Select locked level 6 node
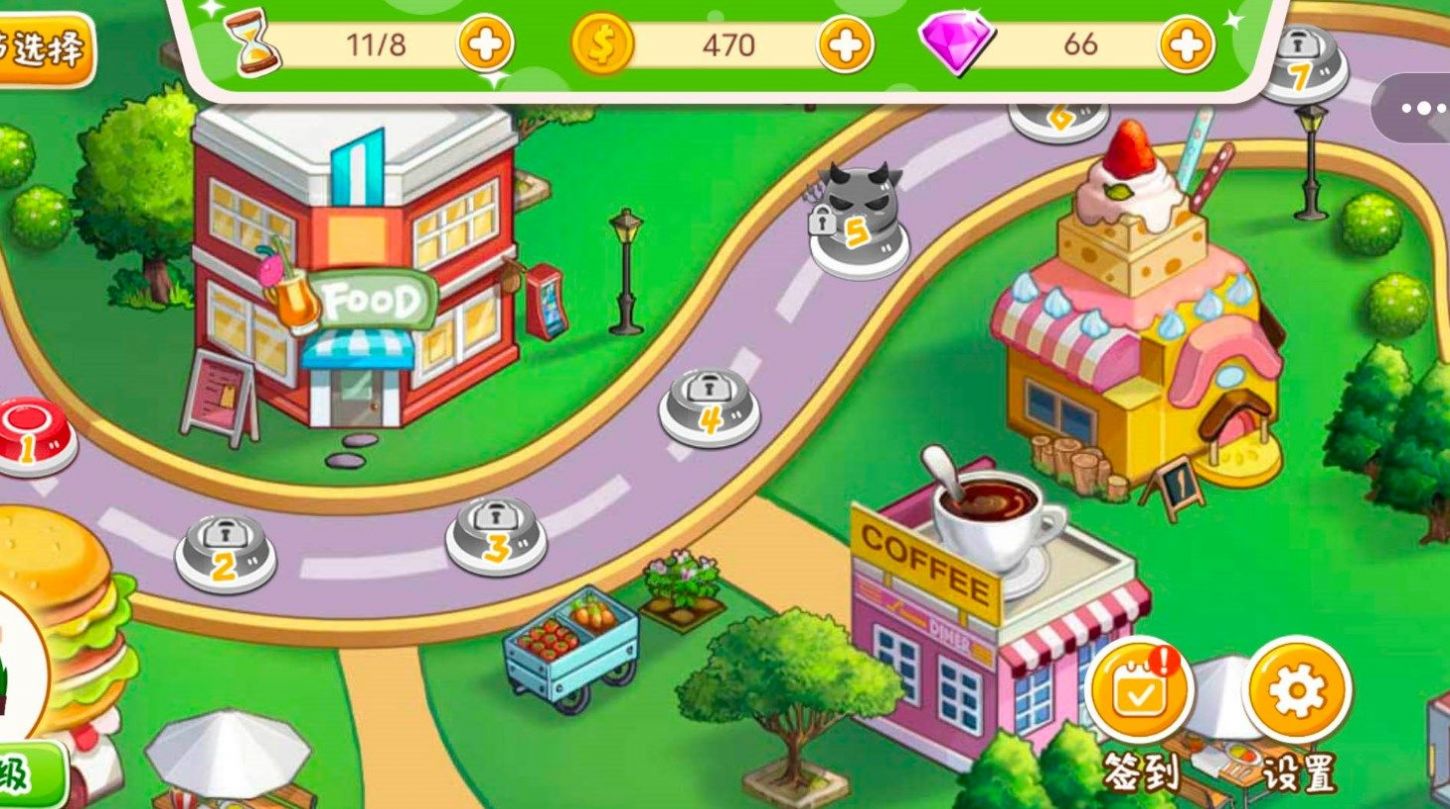 tap(1060, 118)
